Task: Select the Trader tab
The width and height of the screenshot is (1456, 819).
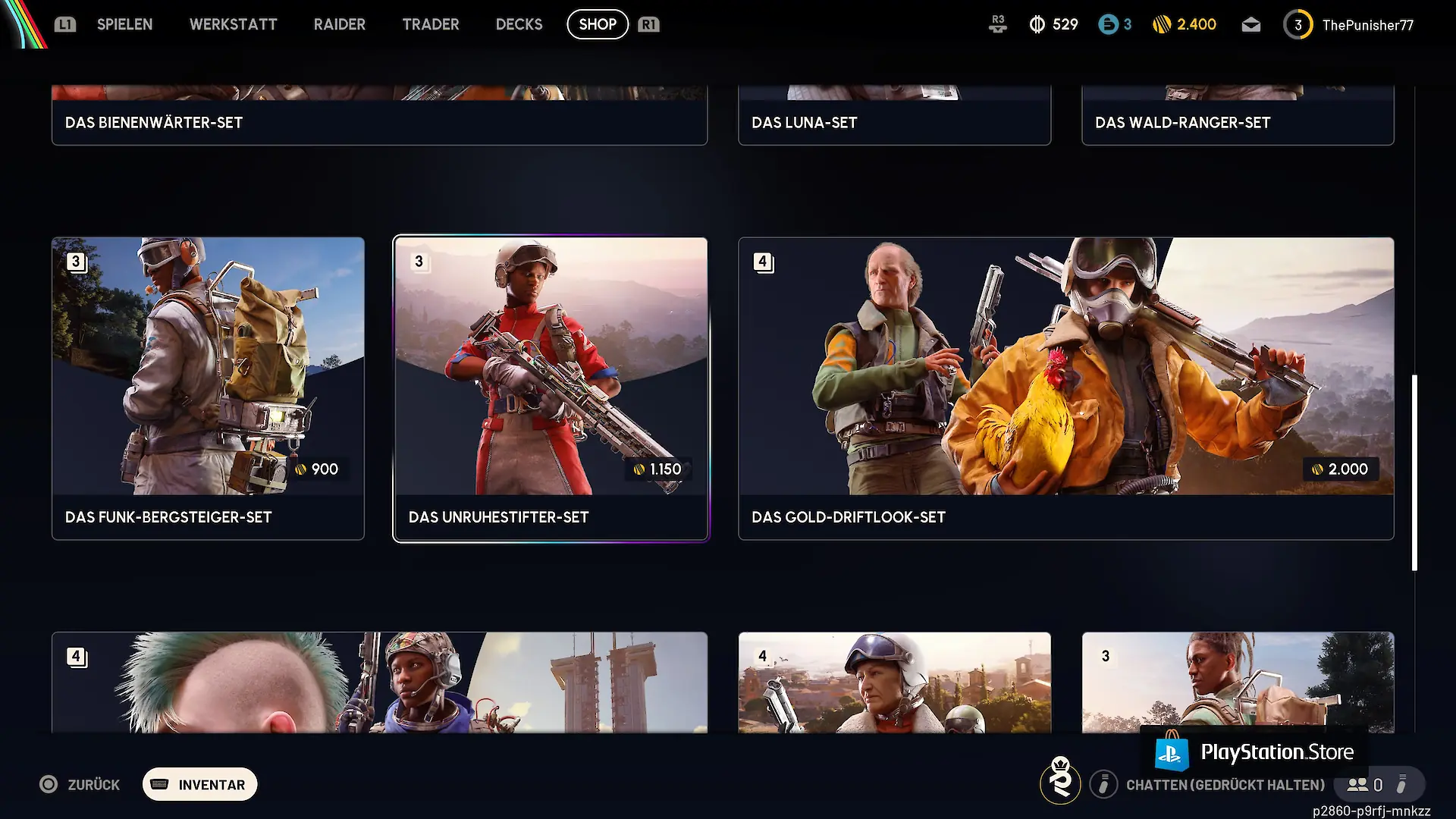Action: coord(430,24)
